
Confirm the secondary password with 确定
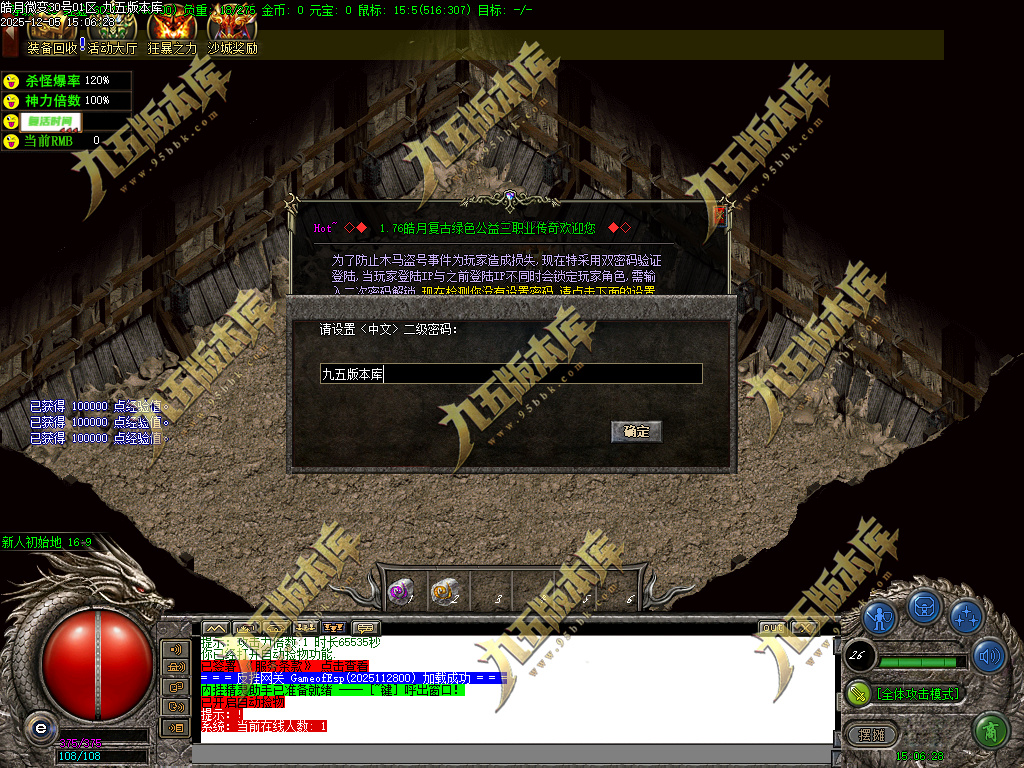pyautogui.click(x=636, y=431)
